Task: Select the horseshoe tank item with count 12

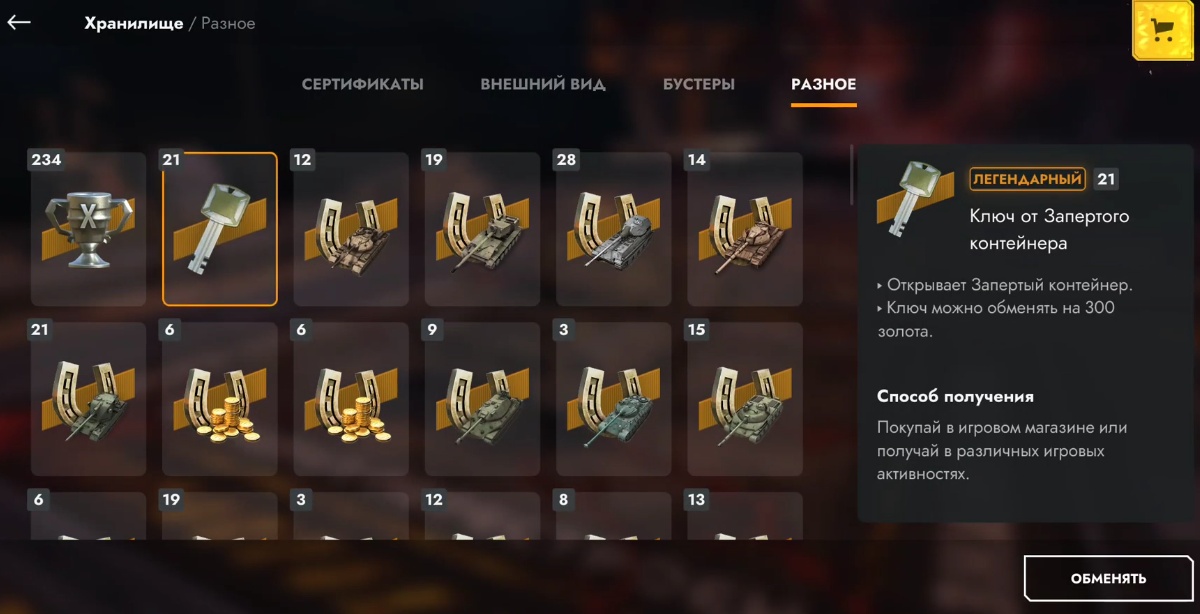Action: click(x=350, y=230)
